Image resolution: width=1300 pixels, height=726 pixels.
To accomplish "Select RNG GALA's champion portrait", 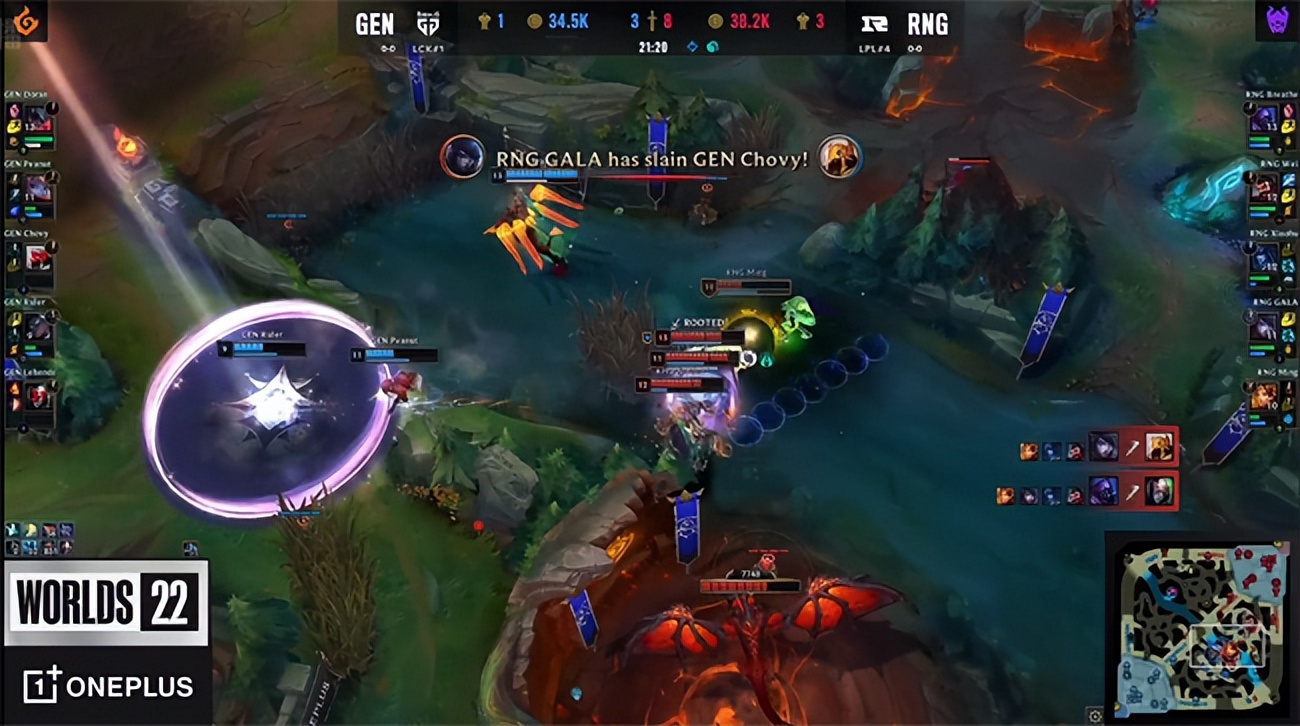I will point(1262,328).
